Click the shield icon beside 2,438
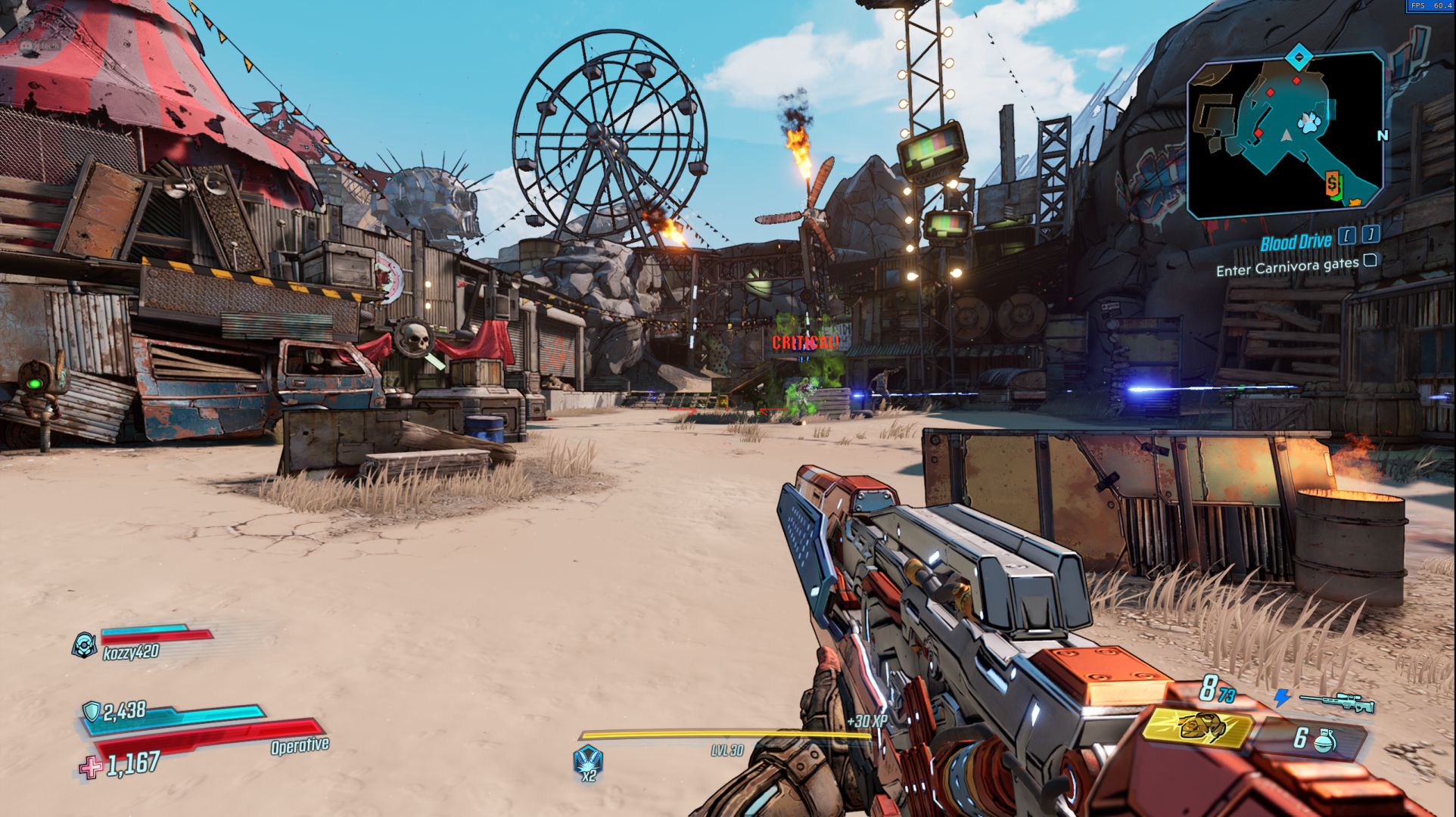The image size is (1456, 817). [92, 711]
